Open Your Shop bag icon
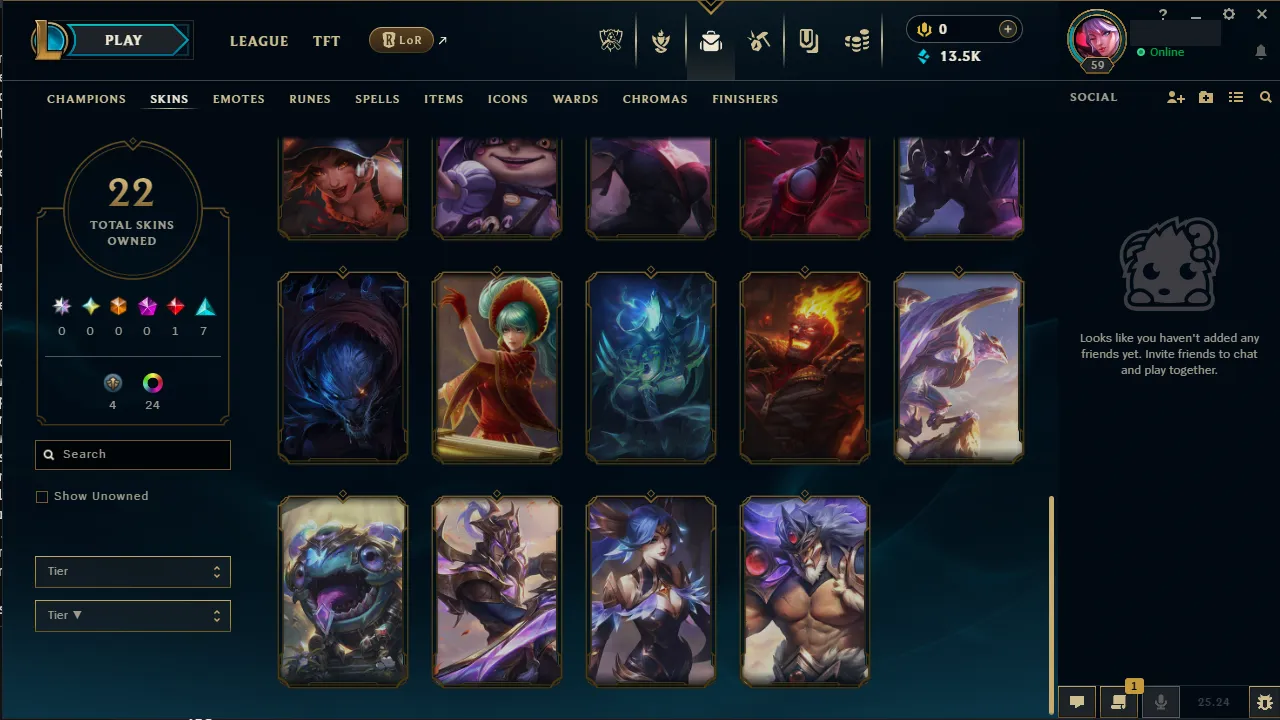 coord(710,41)
